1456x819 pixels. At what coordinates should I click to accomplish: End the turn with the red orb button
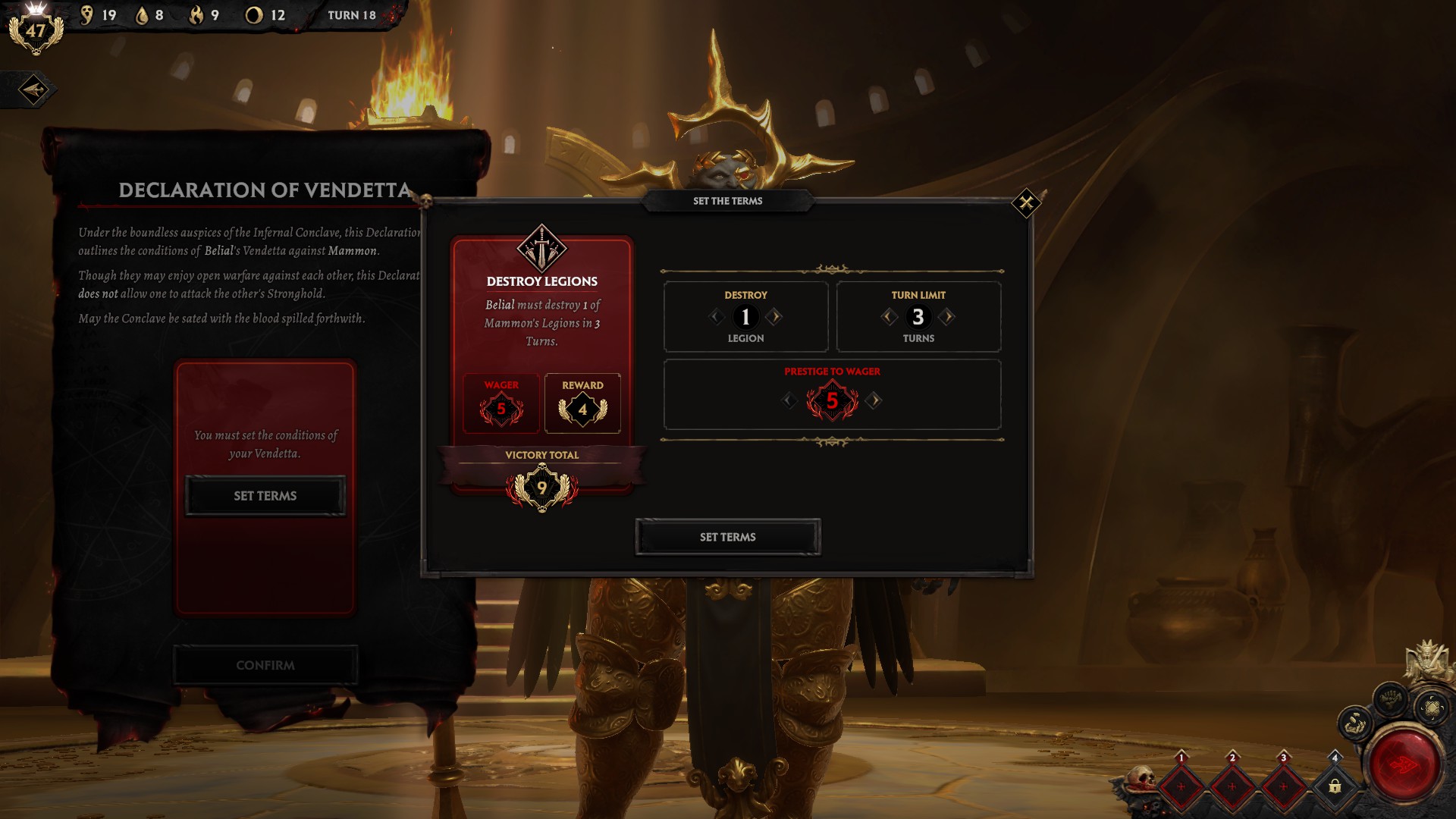pos(1404,764)
